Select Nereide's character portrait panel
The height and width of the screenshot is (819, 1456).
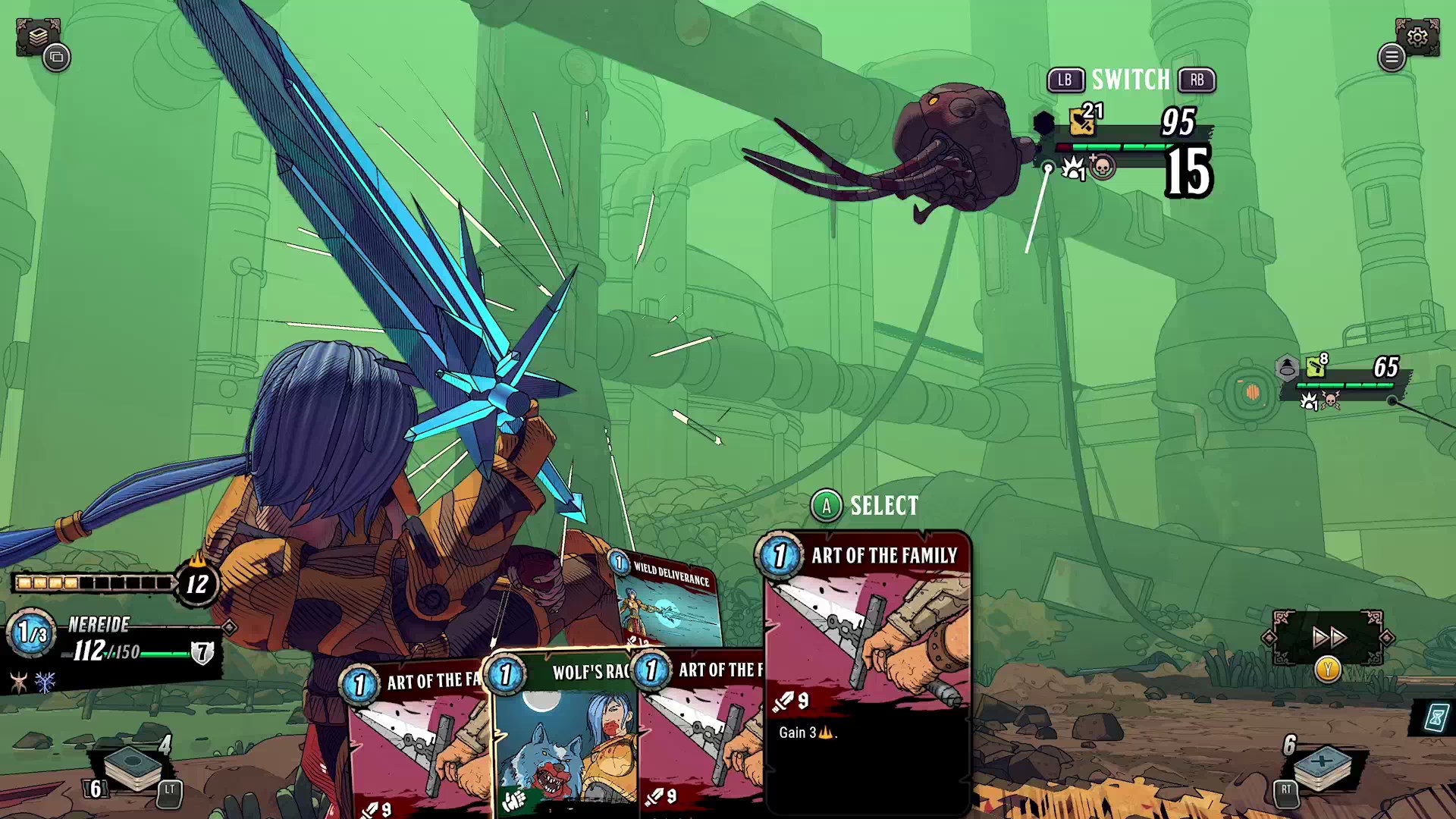[114, 642]
